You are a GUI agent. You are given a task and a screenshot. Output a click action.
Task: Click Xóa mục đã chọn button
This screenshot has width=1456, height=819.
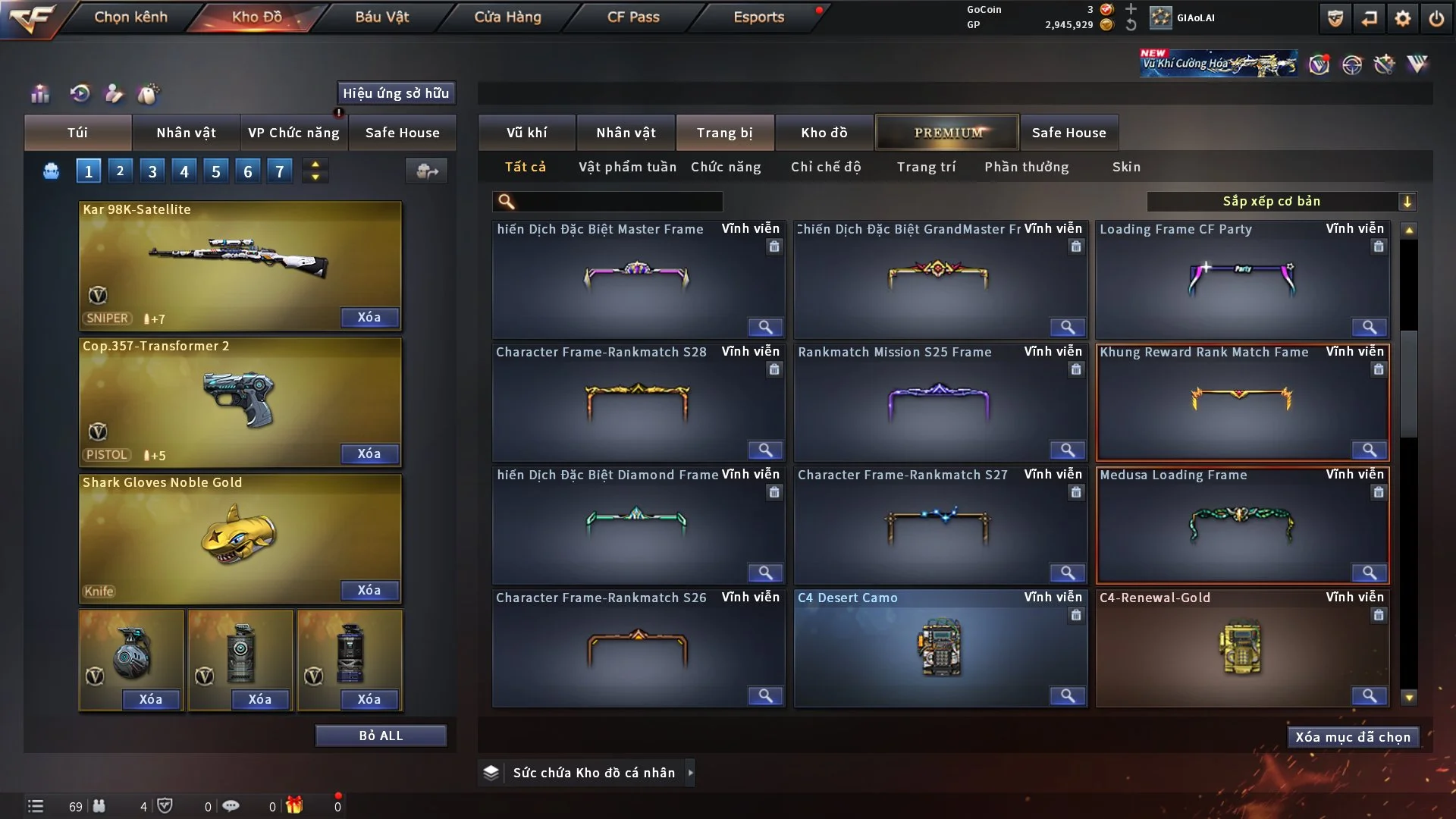pos(1353,737)
